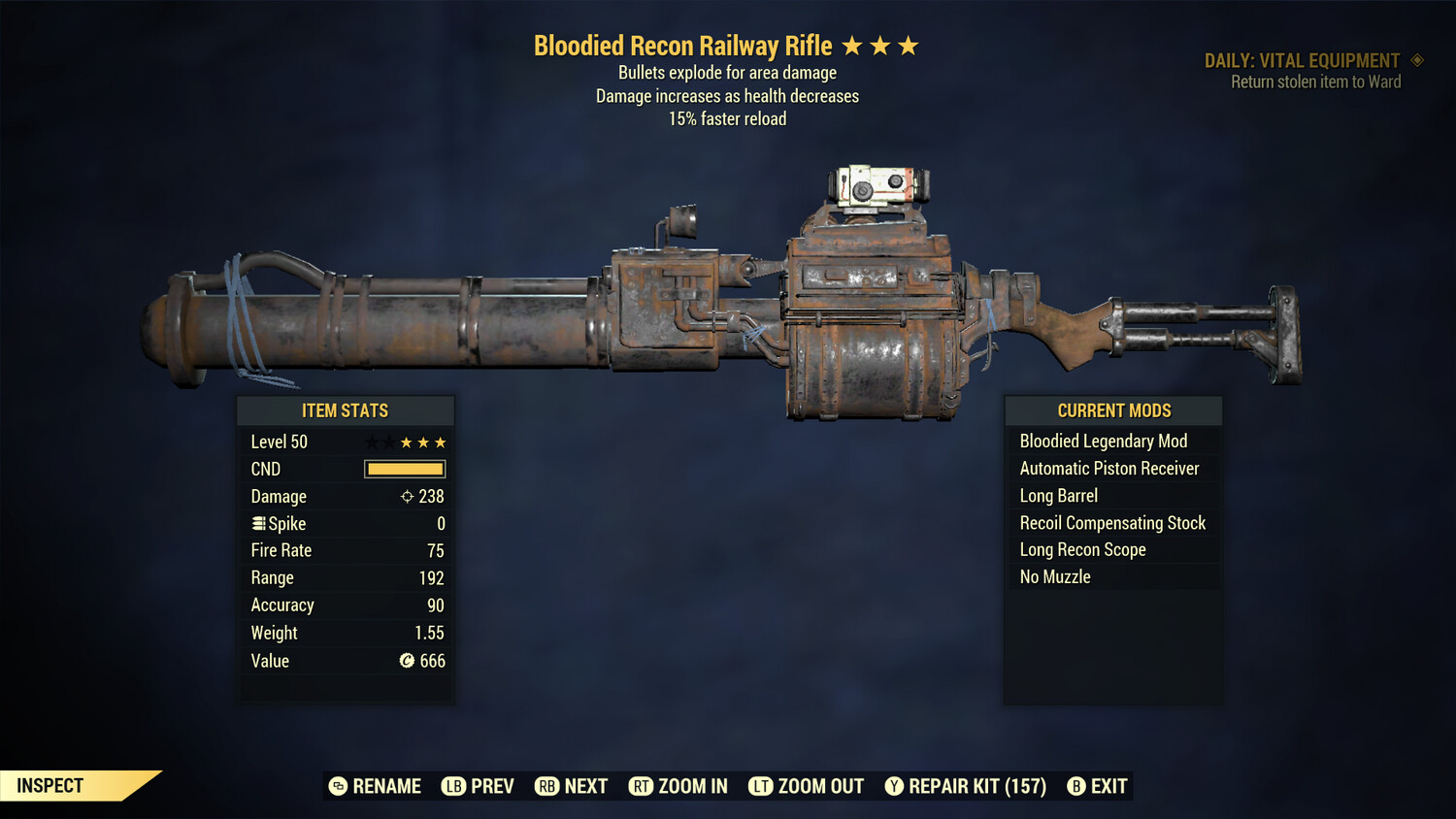Click the EXIT text button
This screenshot has width=1456, height=819.
point(1109,786)
